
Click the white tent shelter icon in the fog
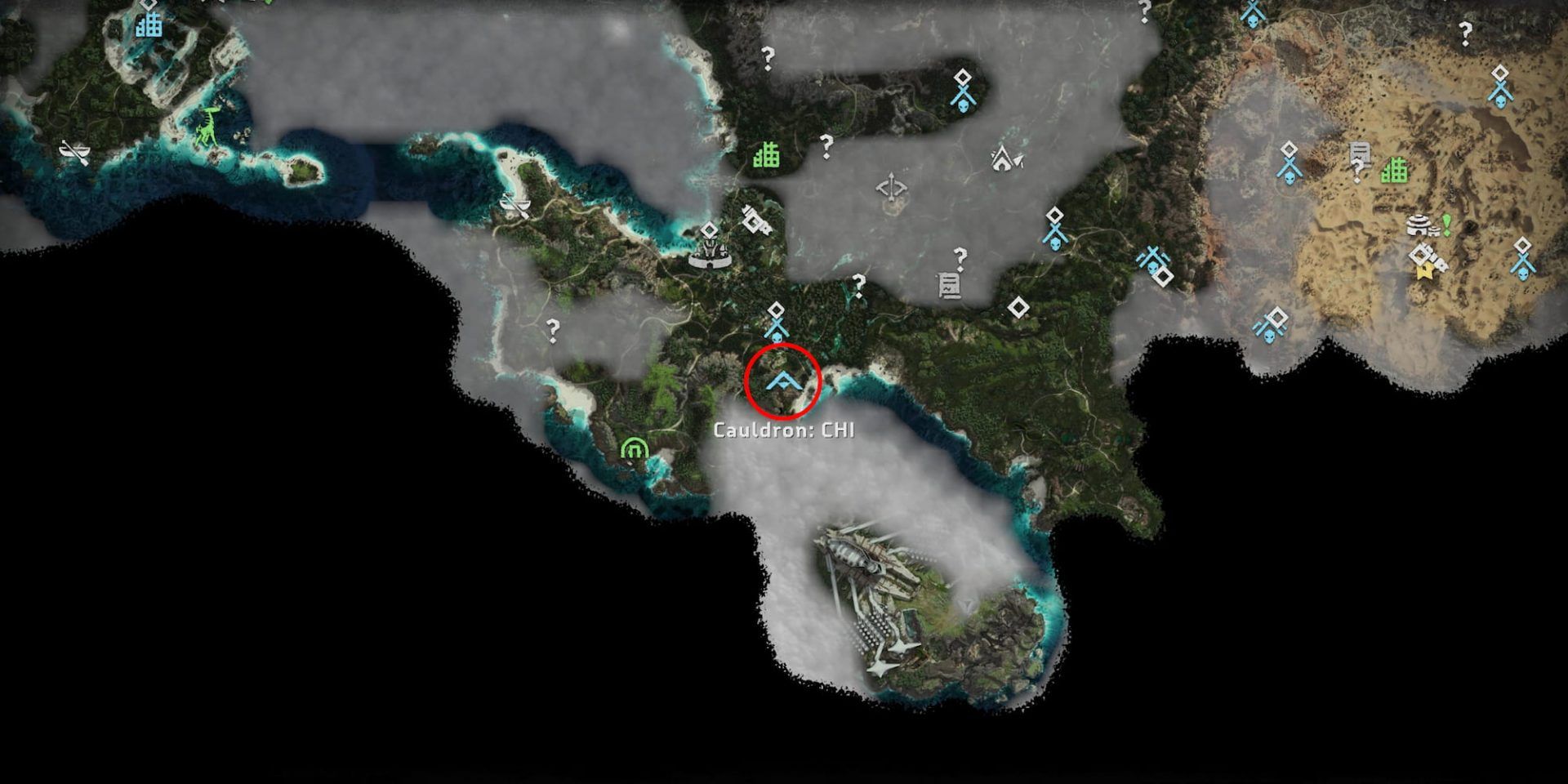(1003, 161)
